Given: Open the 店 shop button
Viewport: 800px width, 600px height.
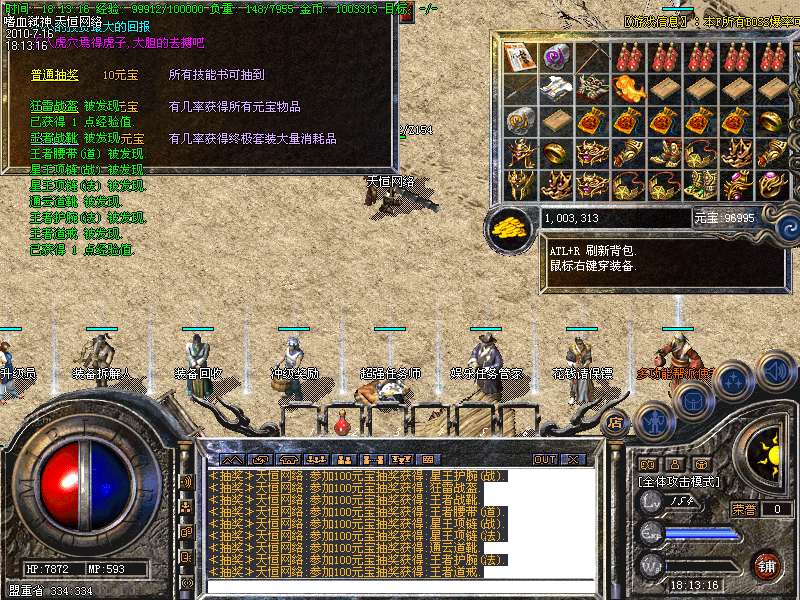Looking at the screenshot, I should click(x=616, y=422).
